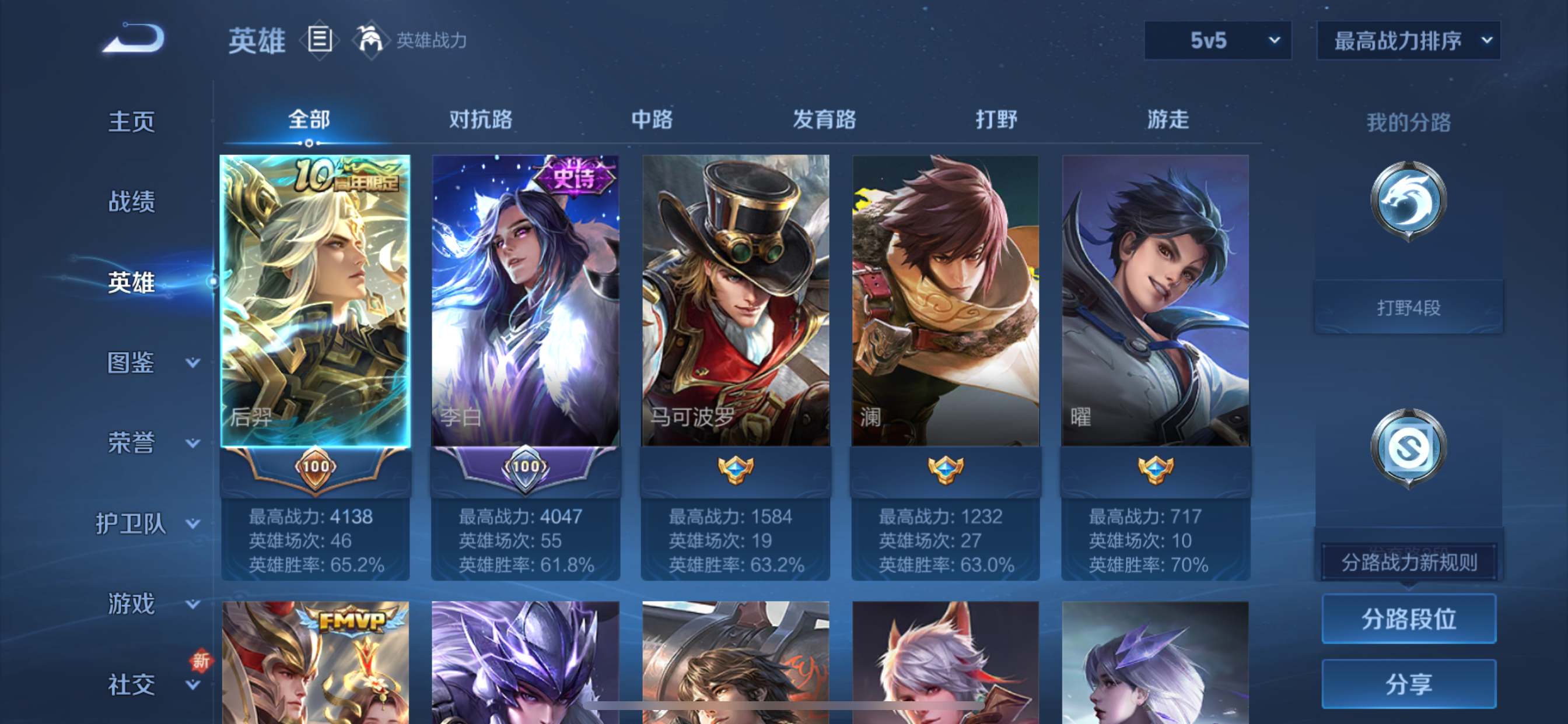Image resolution: width=1568 pixels, height=724 pixels.
Task: Switch to the 对抗路 hero tab
Action: pyautogui.click(x=481, y=121)
